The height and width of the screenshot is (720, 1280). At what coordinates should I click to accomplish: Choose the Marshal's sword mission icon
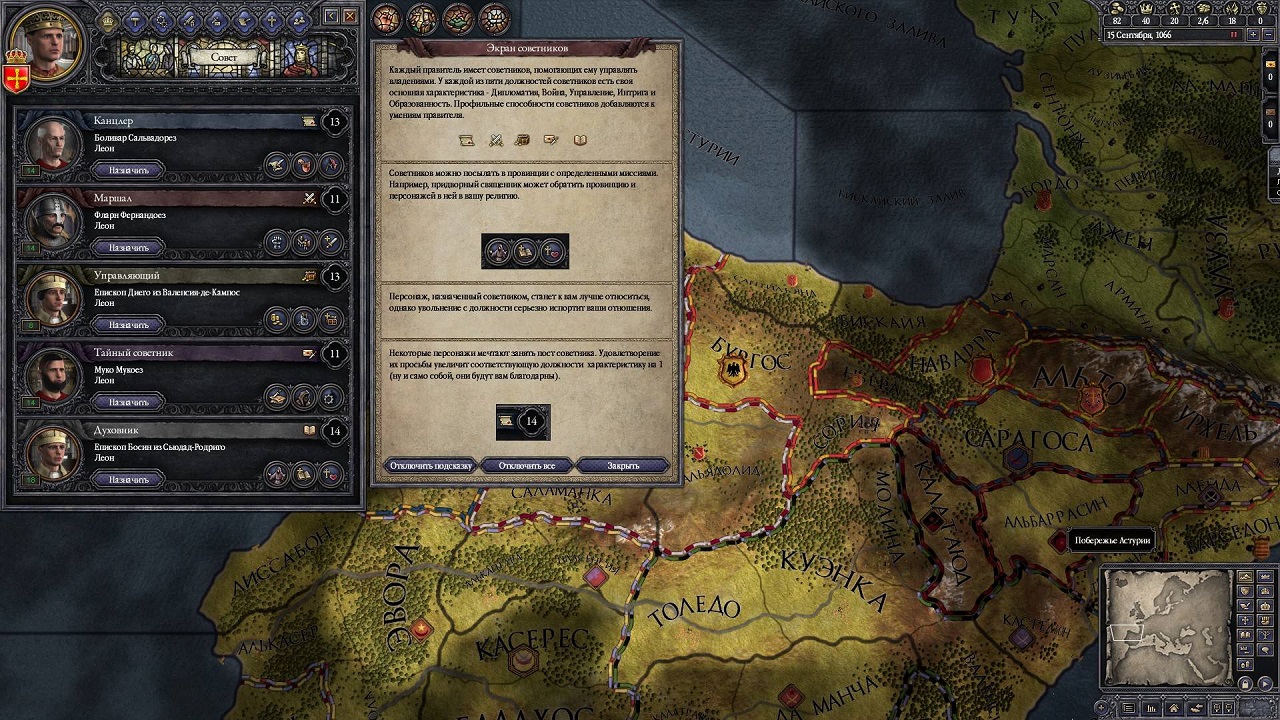click(330, 241)
